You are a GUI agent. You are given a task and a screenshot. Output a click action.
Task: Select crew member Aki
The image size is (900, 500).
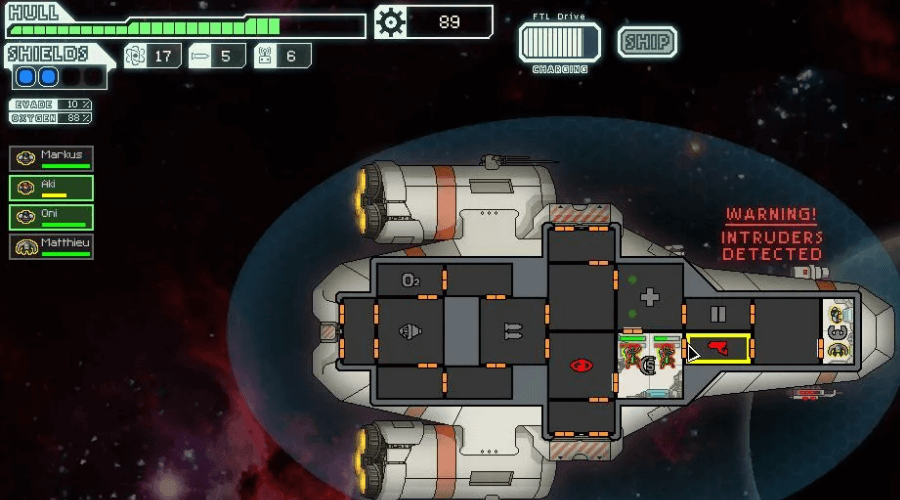52,188
